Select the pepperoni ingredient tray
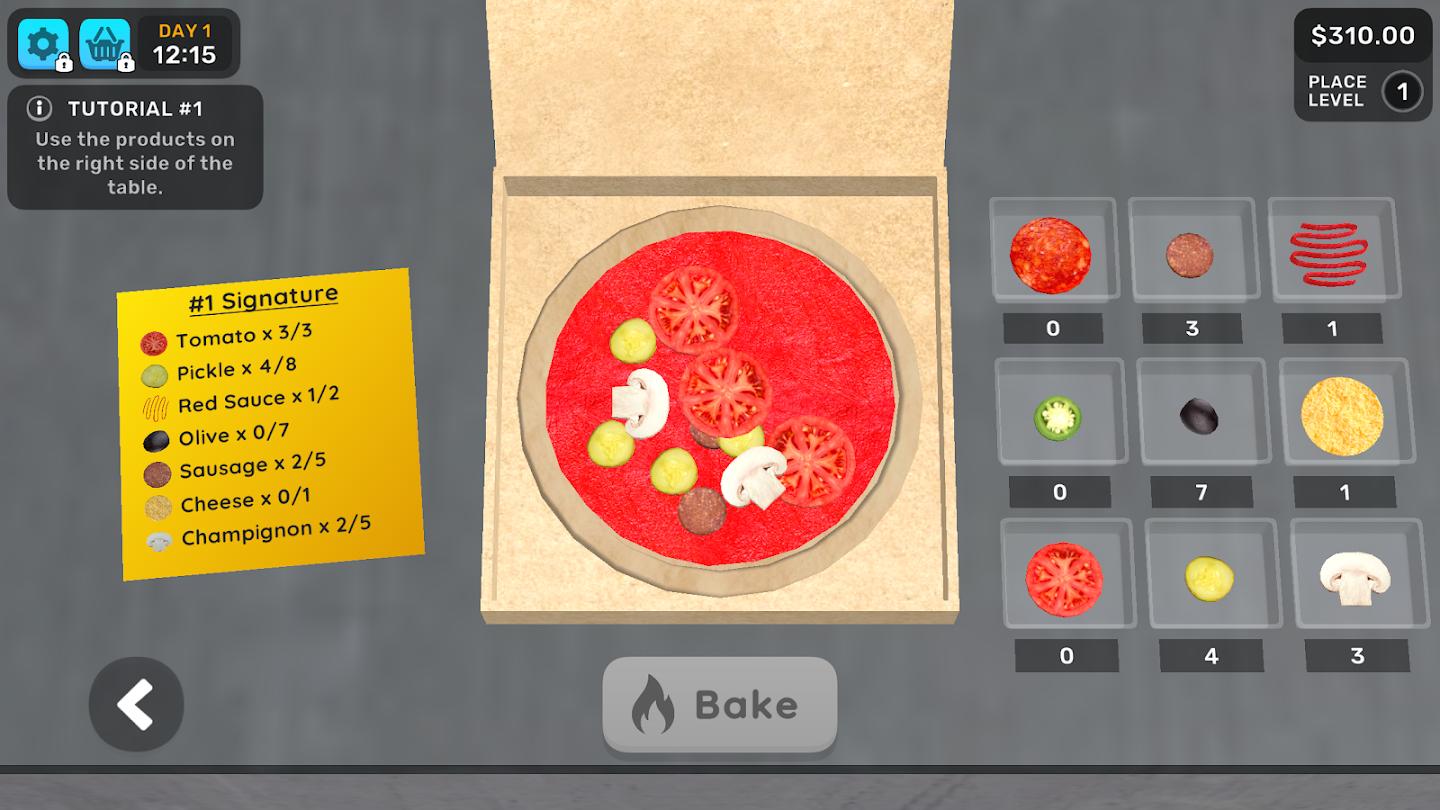Image resolution: width=1440 pixels, height=810 pixels. [x=1051, y=254]
